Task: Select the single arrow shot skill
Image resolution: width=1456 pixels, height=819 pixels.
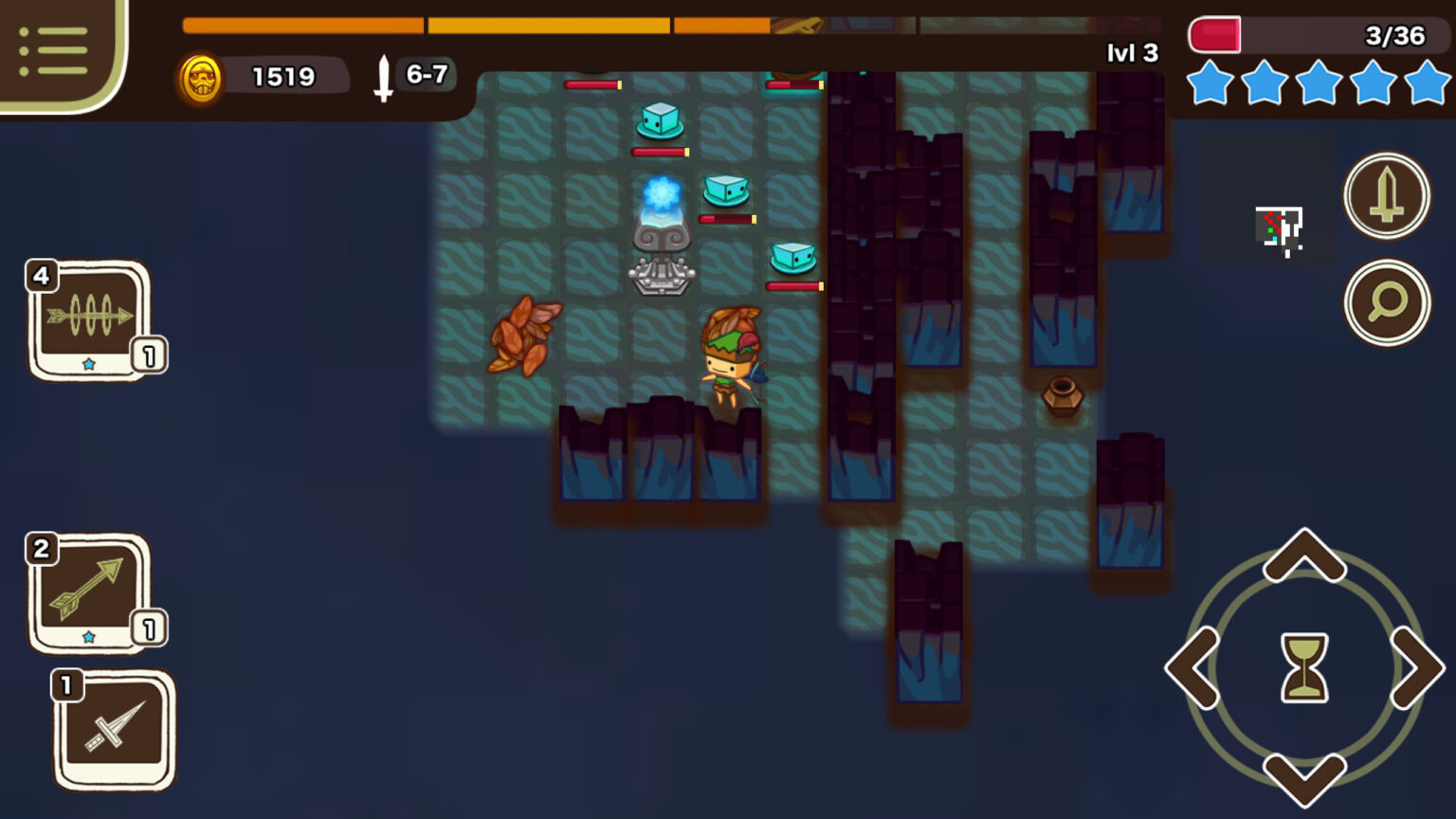Action: 90,592
